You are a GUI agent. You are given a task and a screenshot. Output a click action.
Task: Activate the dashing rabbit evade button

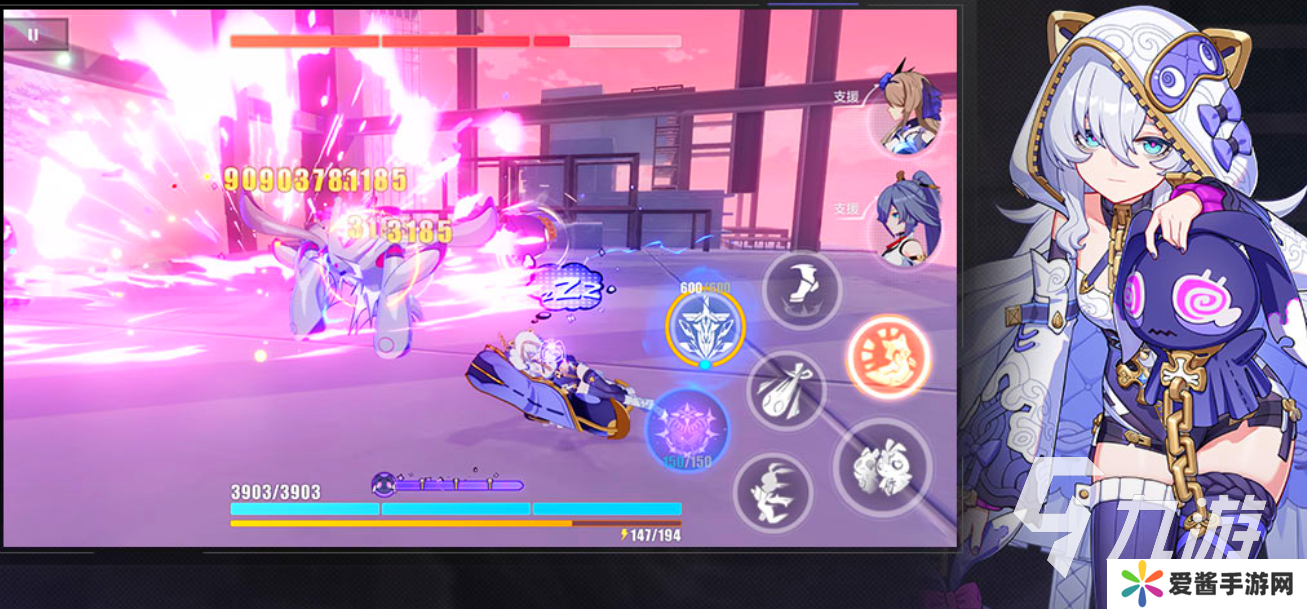(772, 492)
